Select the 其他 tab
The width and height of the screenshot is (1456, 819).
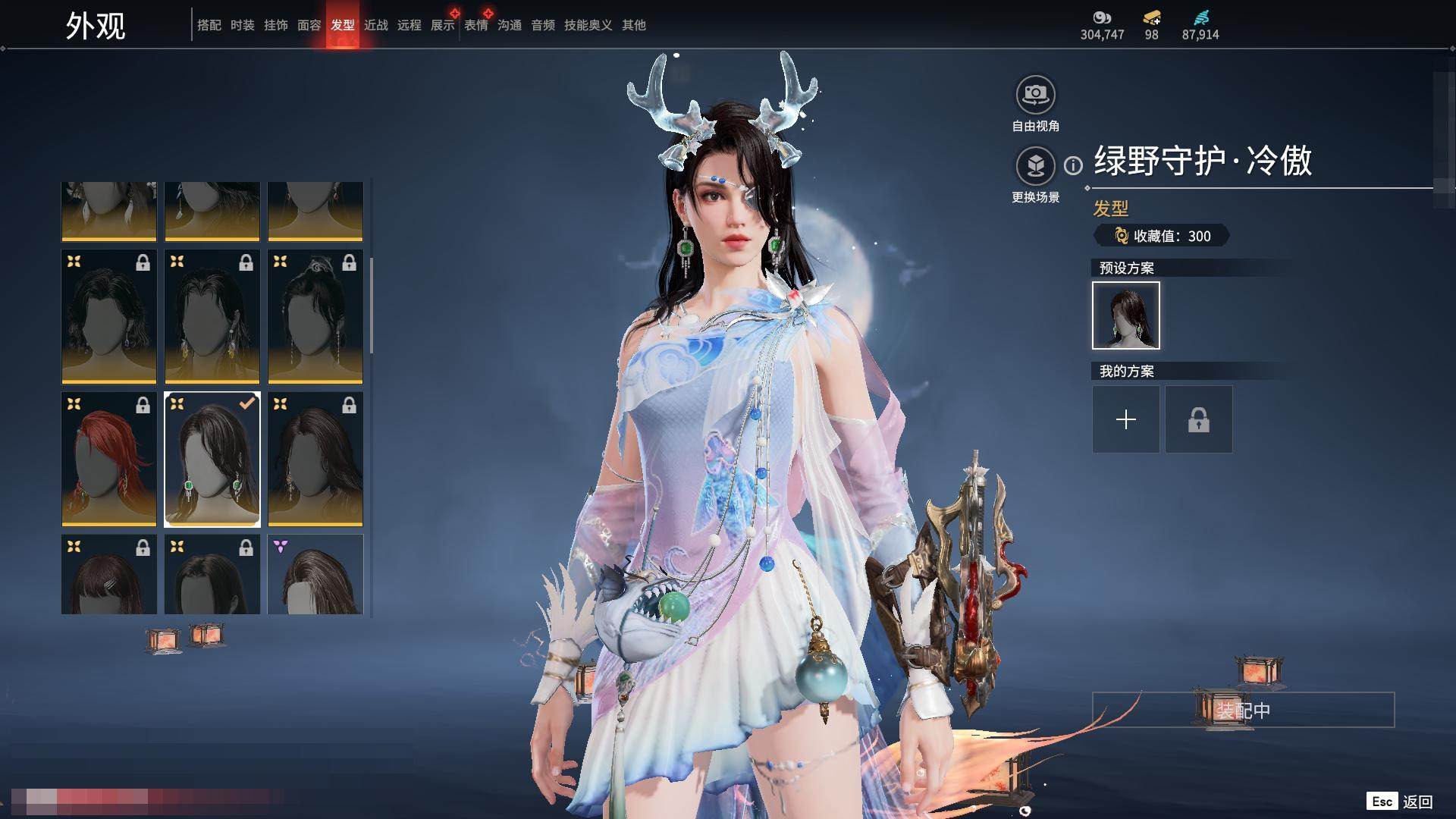point(633,25)
